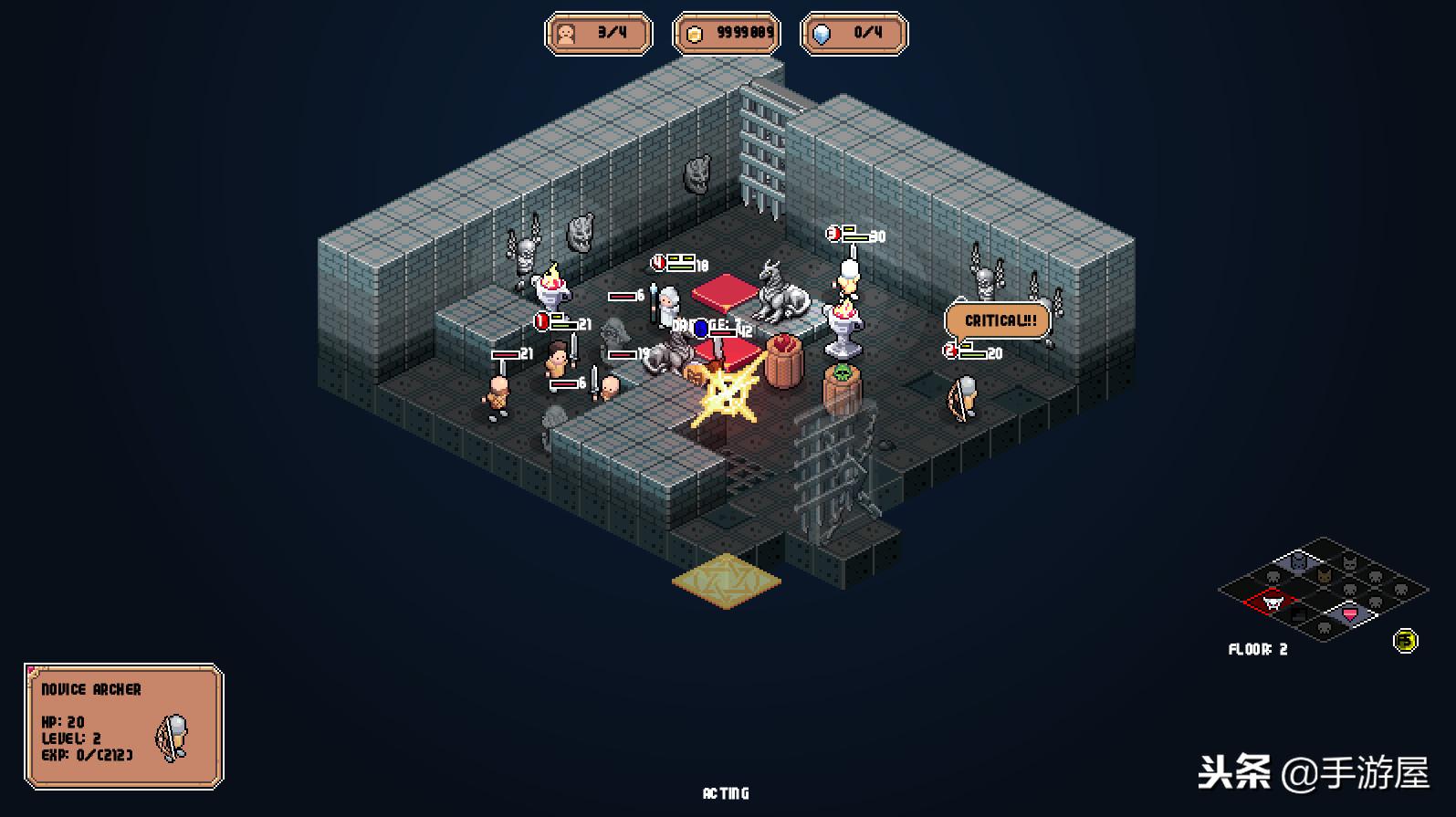Screen dimensions: 1456x817
Task: Click a gray skull node on the minimap
Action: pyautogui.click(x=1273, y=577)
